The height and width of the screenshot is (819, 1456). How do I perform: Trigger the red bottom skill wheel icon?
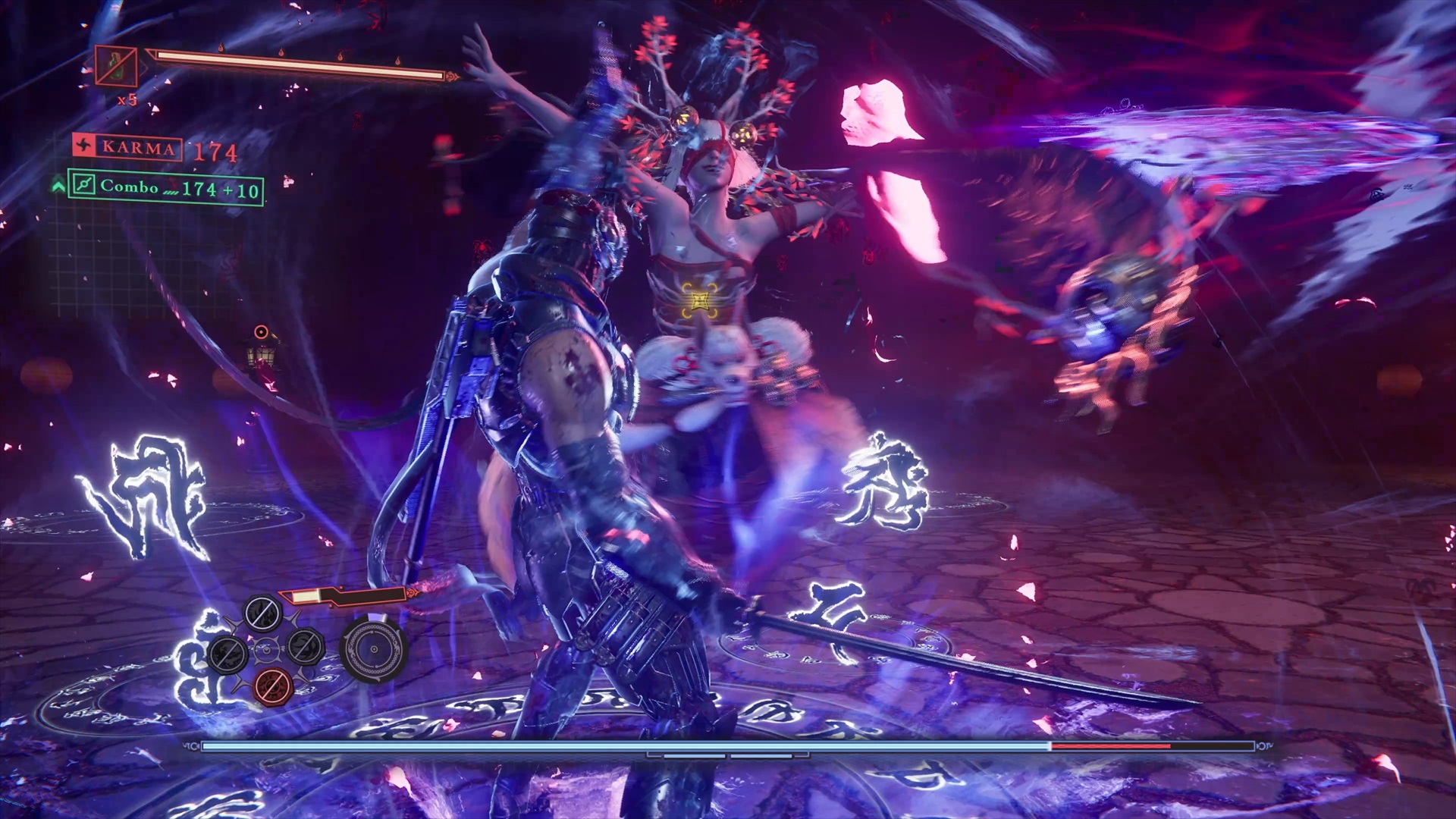click(275, 687)
